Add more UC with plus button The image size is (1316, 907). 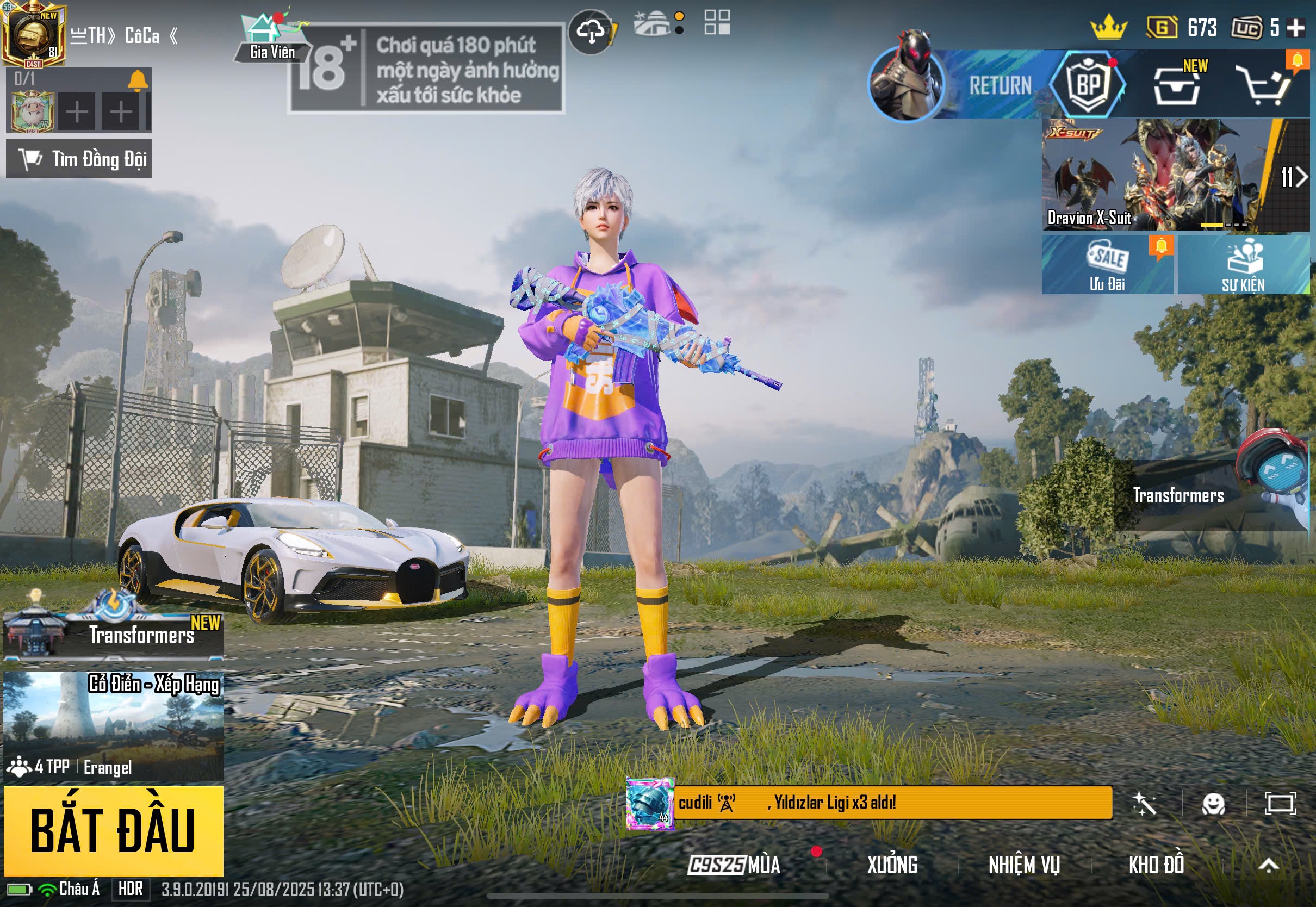tap(1296, 28)
